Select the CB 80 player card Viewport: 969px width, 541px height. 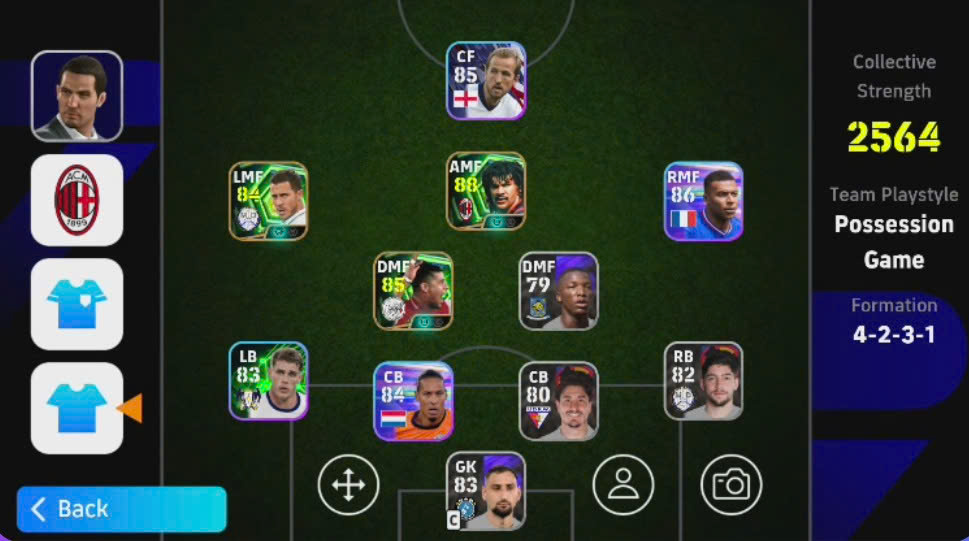[558, 401]
